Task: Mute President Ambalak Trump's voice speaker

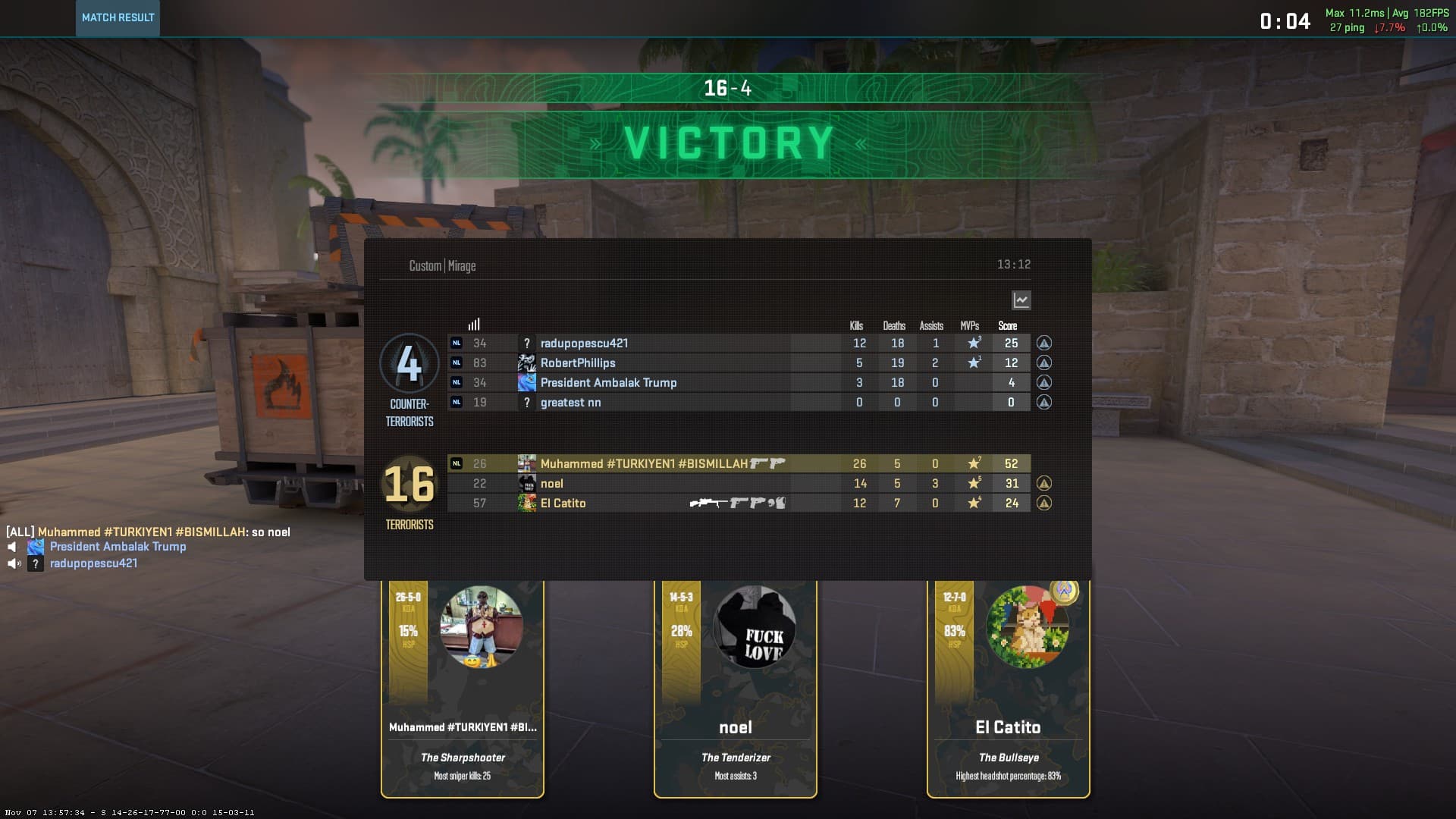Action: tap(12, 547)
